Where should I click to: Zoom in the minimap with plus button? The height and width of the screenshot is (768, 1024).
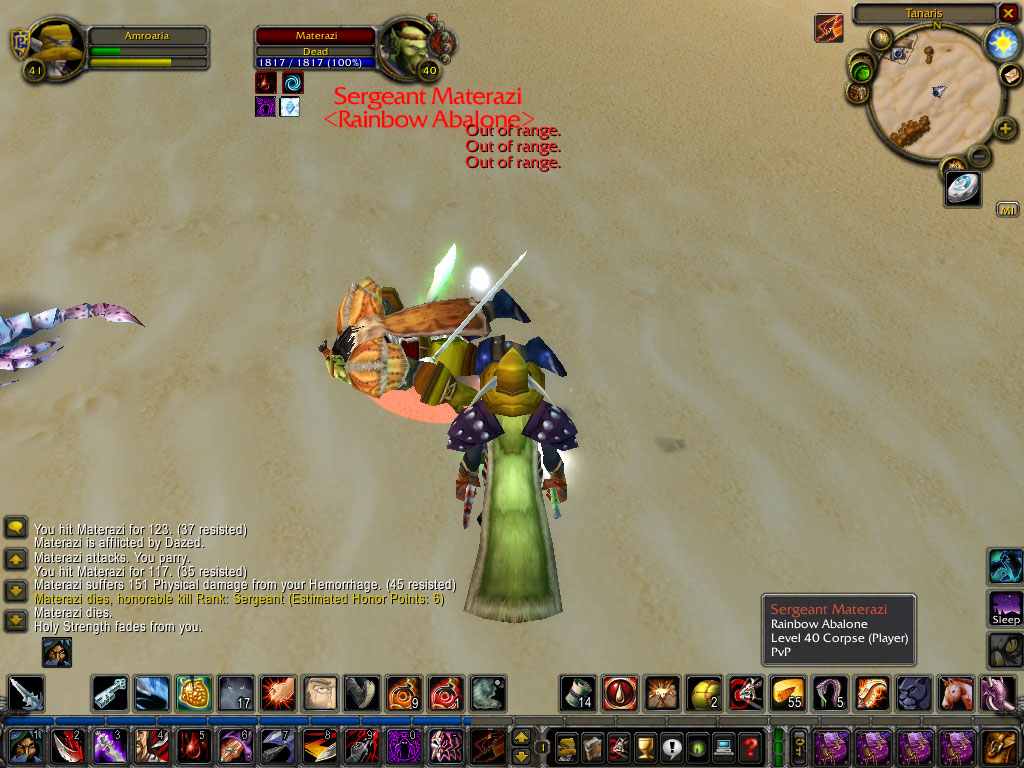click(x=1003, y=129)
